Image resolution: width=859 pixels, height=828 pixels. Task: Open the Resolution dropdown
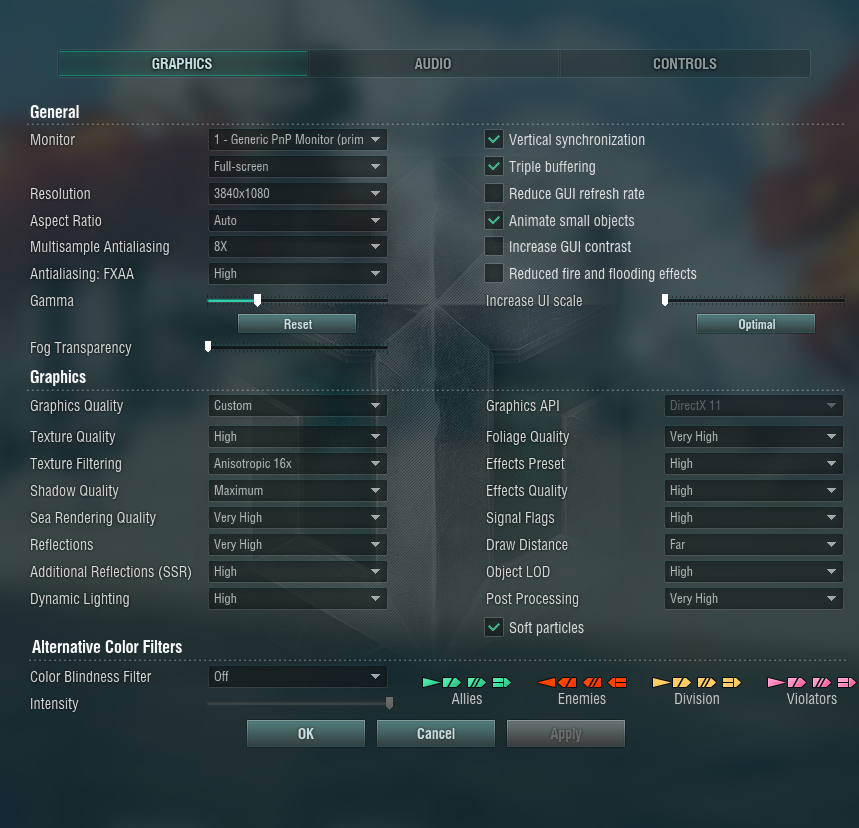point(297,194)
